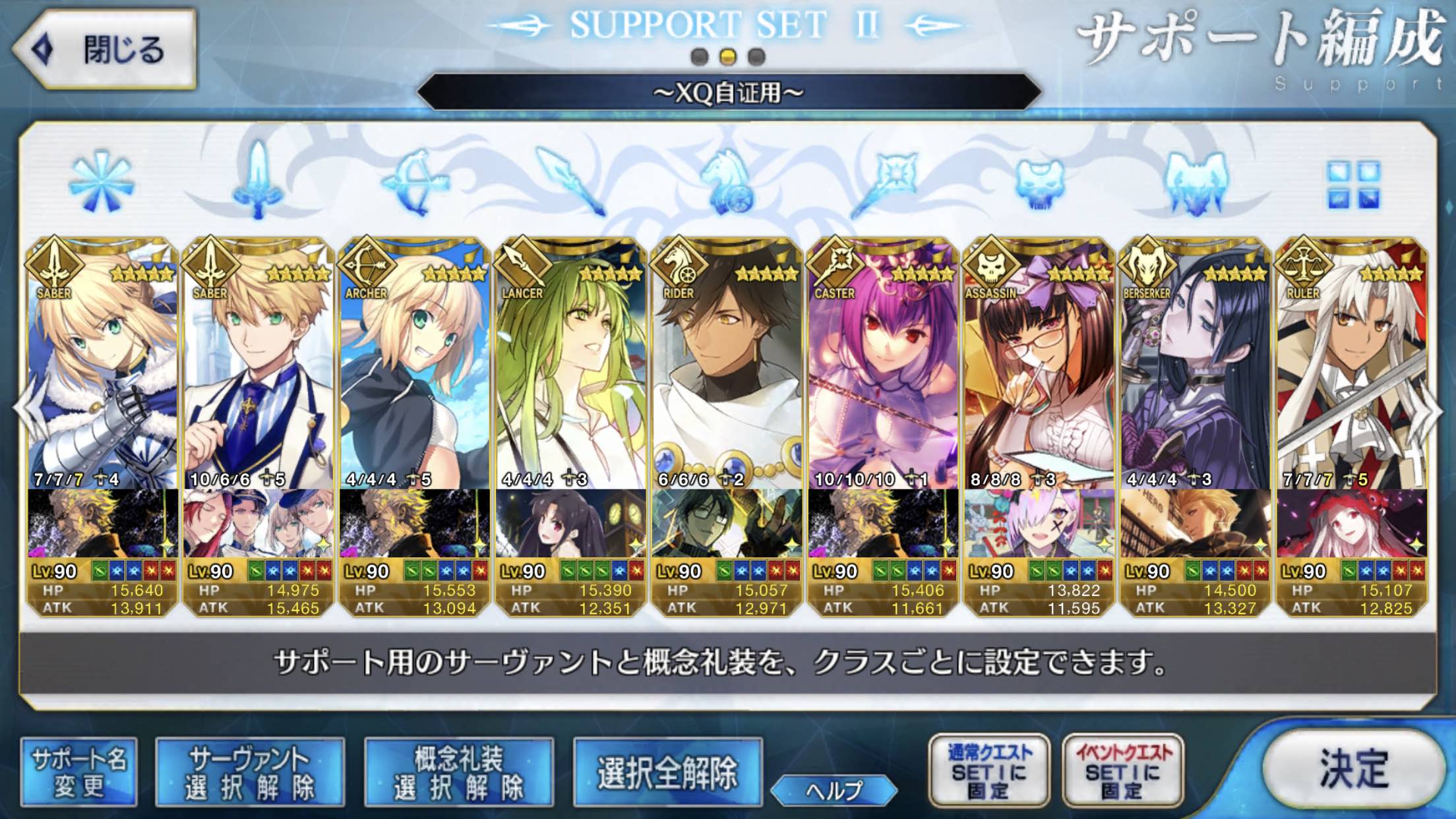This screenshot has height=819, width=1456.
Task: Clear craft essences with 概念礼装選択解除
Action: 459,772
